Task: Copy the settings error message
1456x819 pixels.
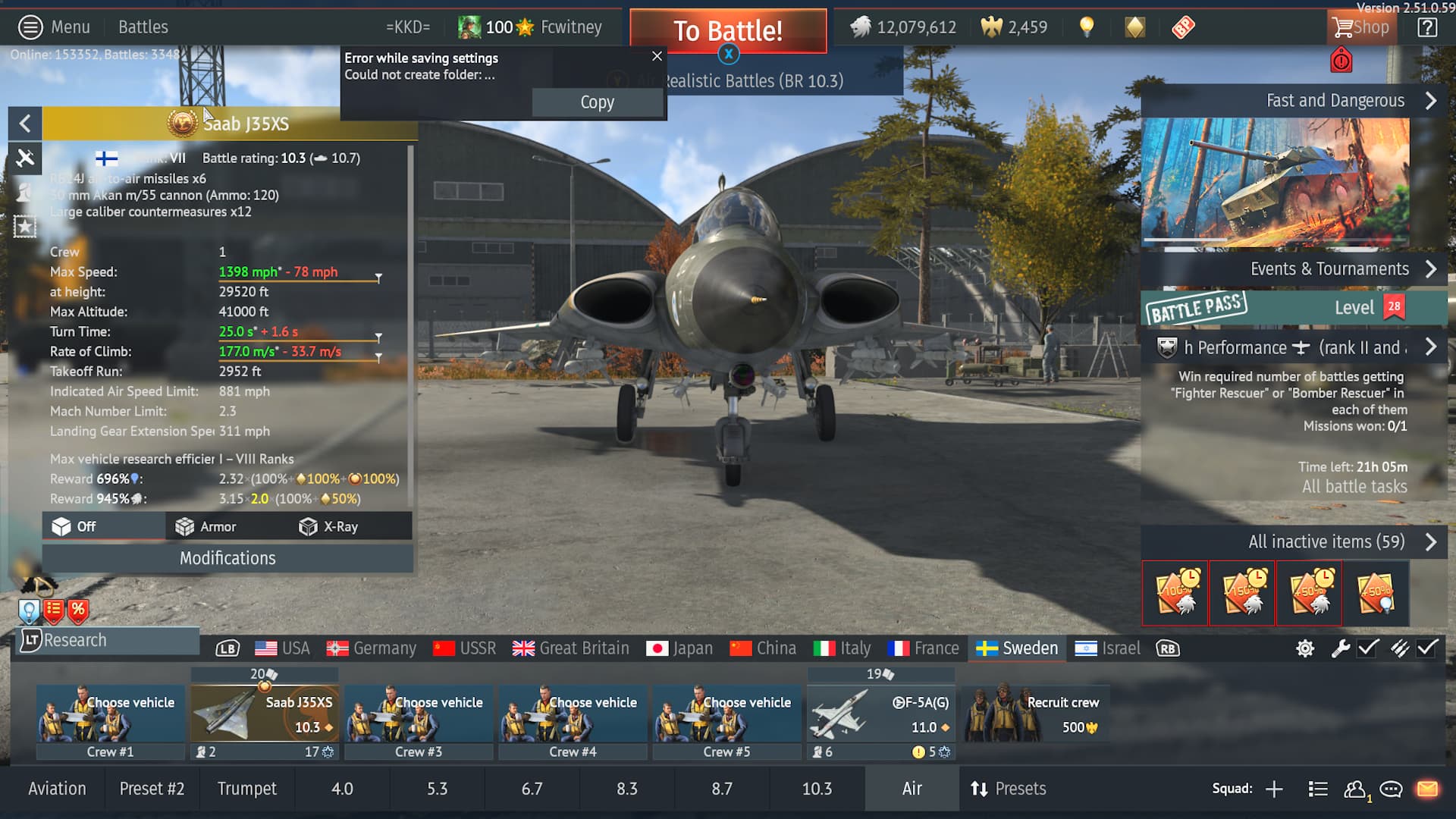Action: [x=597, y=102]
